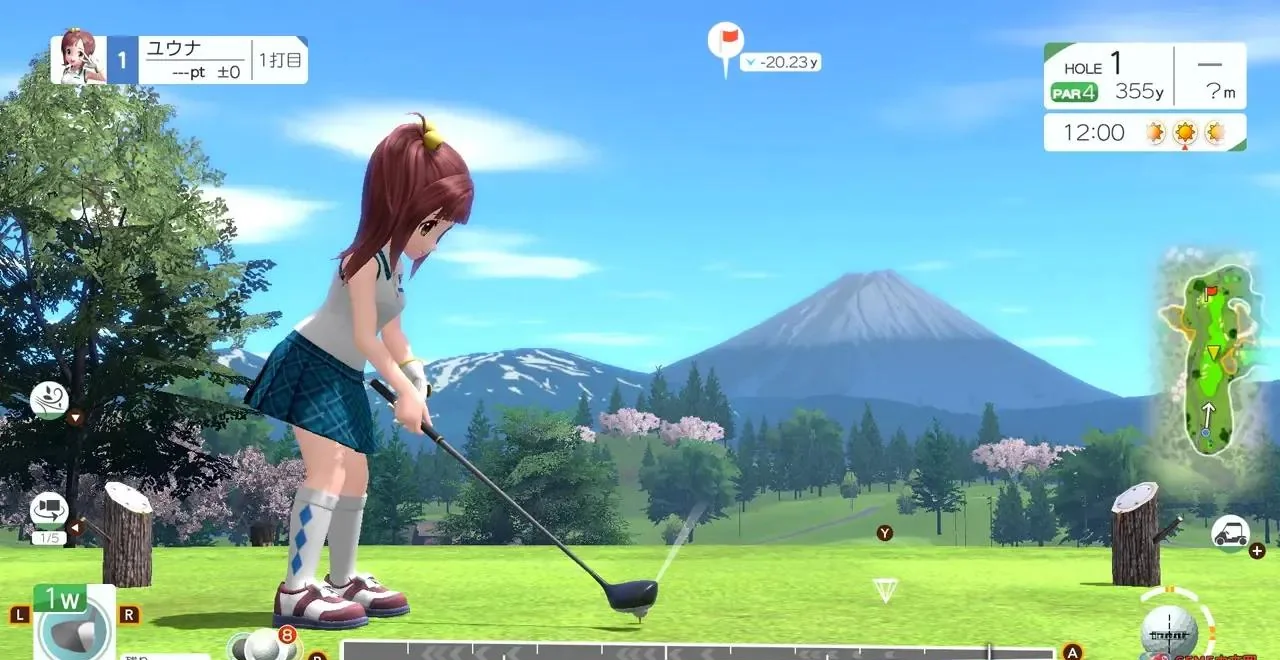
Task: Switch camera view with the camera icon
Action: click(x=49, y=511)
